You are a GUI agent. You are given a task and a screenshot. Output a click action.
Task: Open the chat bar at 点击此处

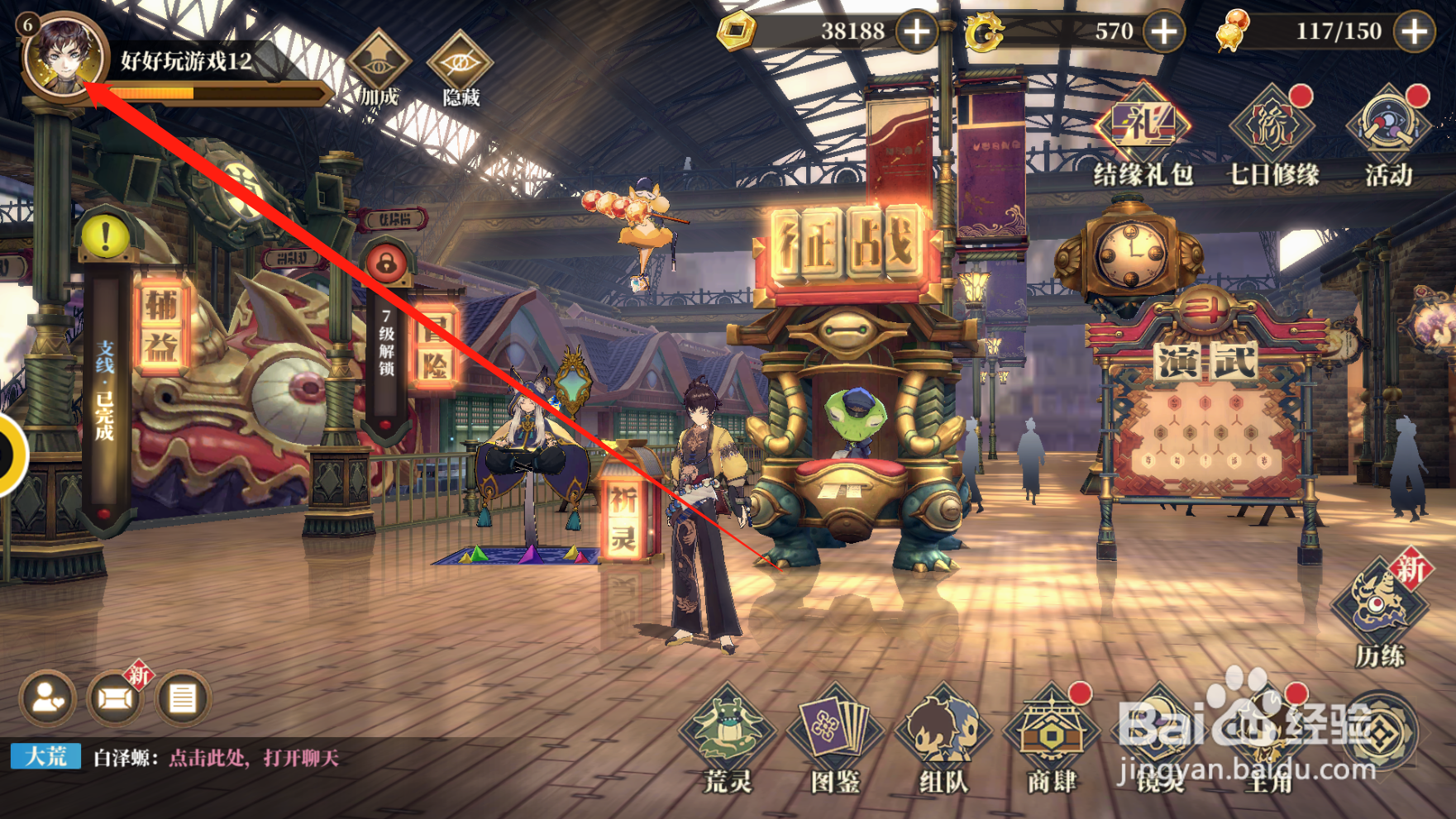[253, 758]
